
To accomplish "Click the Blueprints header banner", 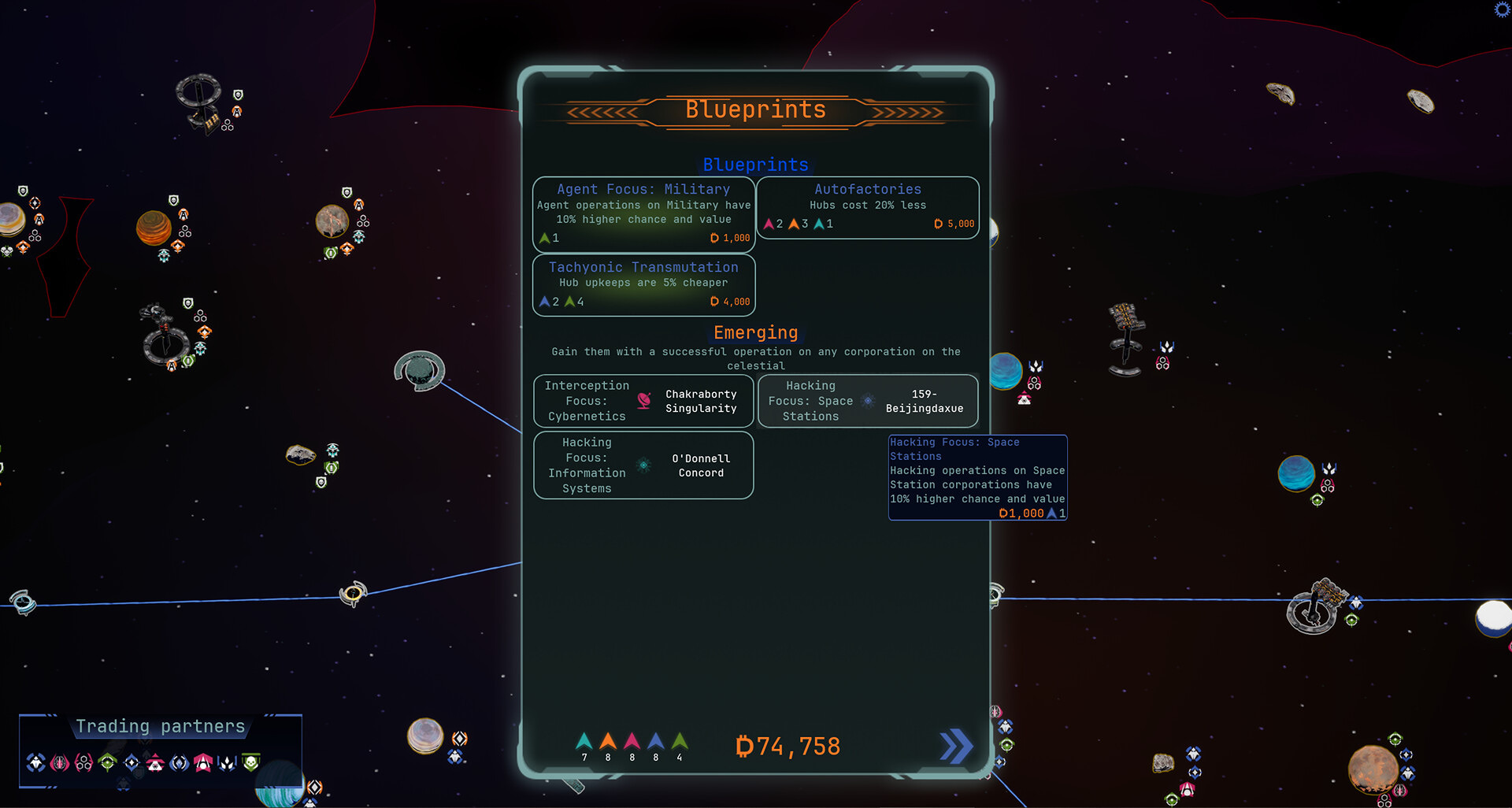I will tap(755, 110).
